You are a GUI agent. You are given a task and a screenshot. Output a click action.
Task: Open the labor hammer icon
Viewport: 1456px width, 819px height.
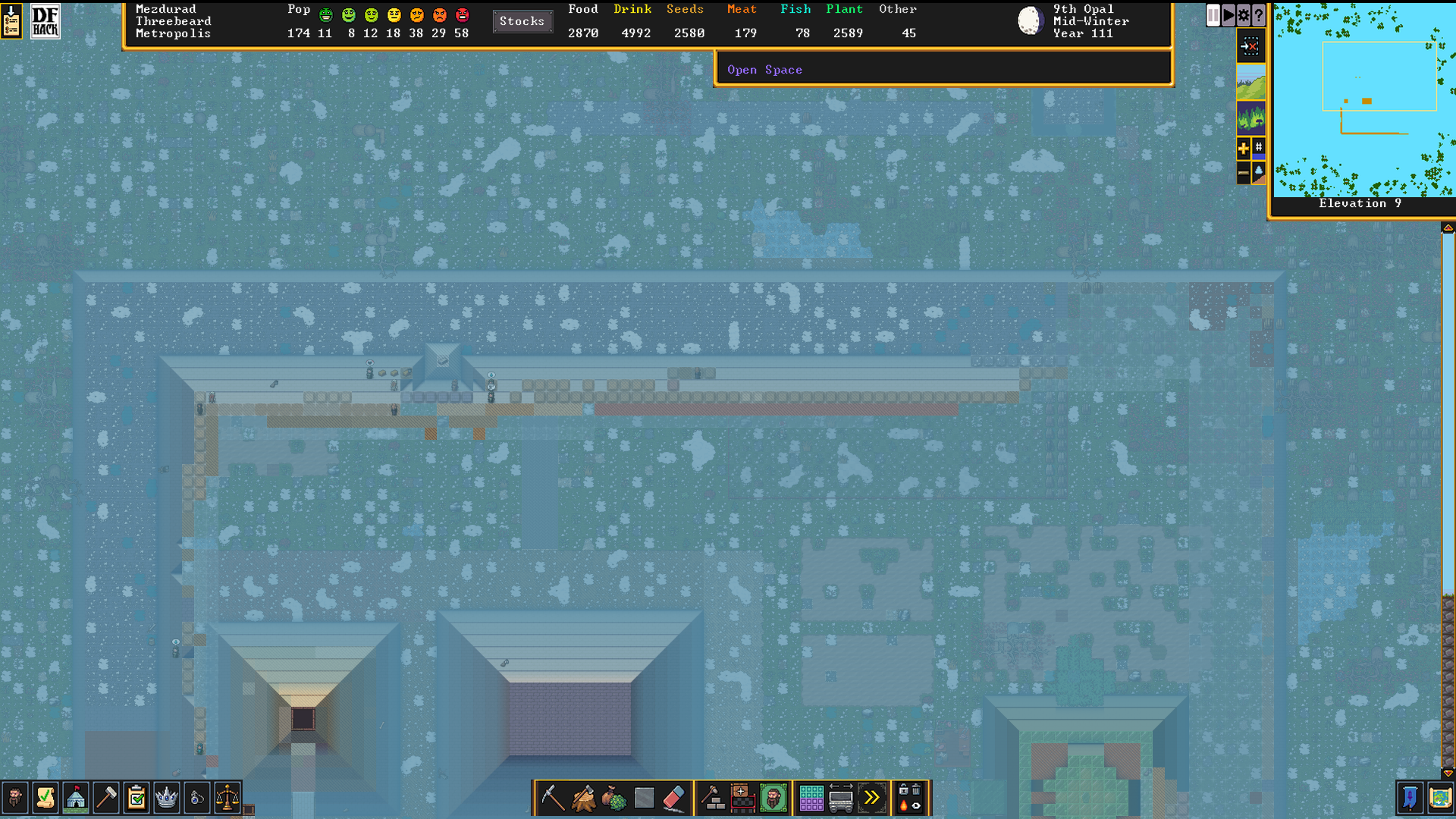click(106, 798)
